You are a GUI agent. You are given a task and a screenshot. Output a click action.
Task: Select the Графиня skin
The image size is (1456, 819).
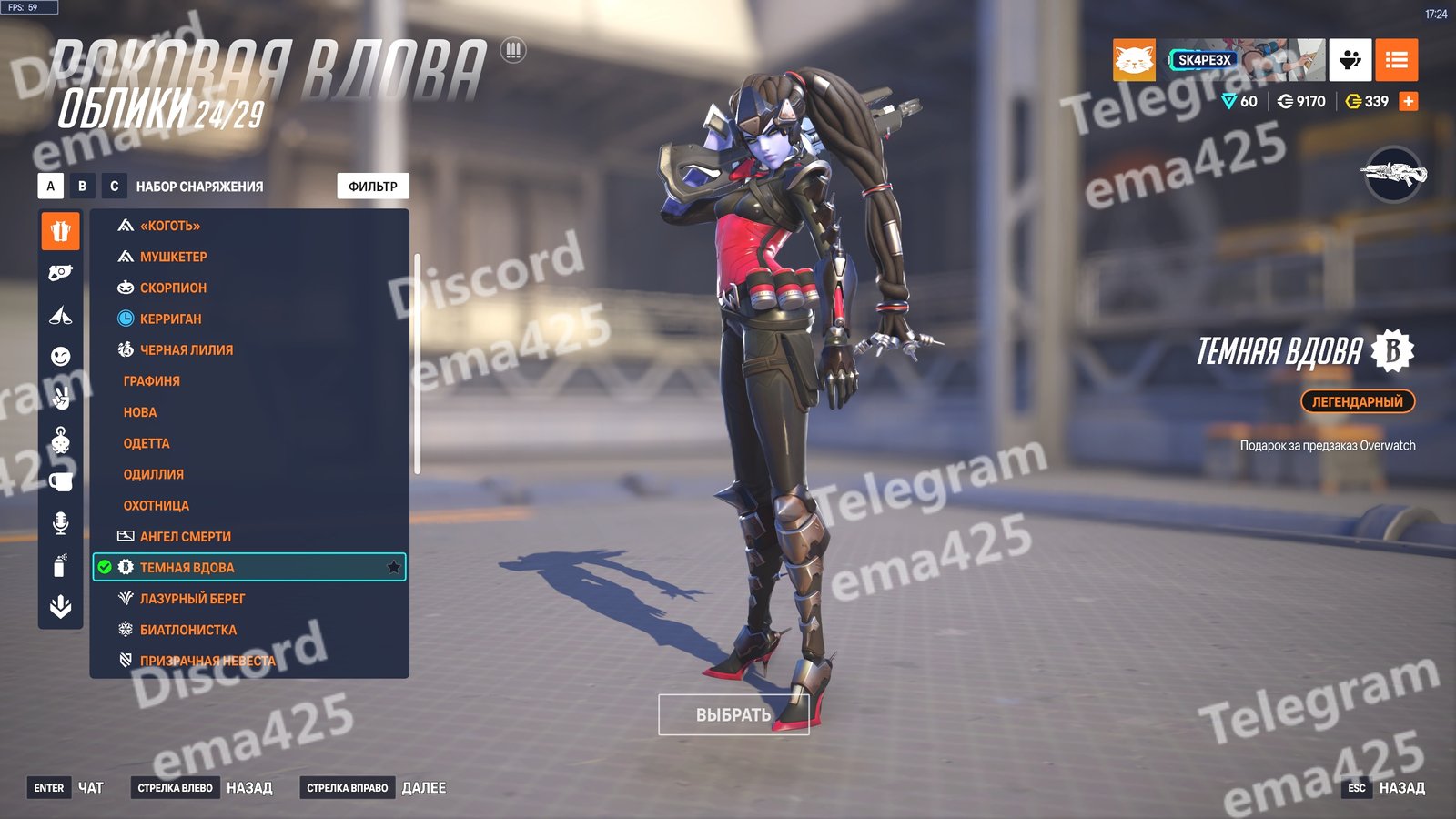pyautogui.click(x=152, y=381)
